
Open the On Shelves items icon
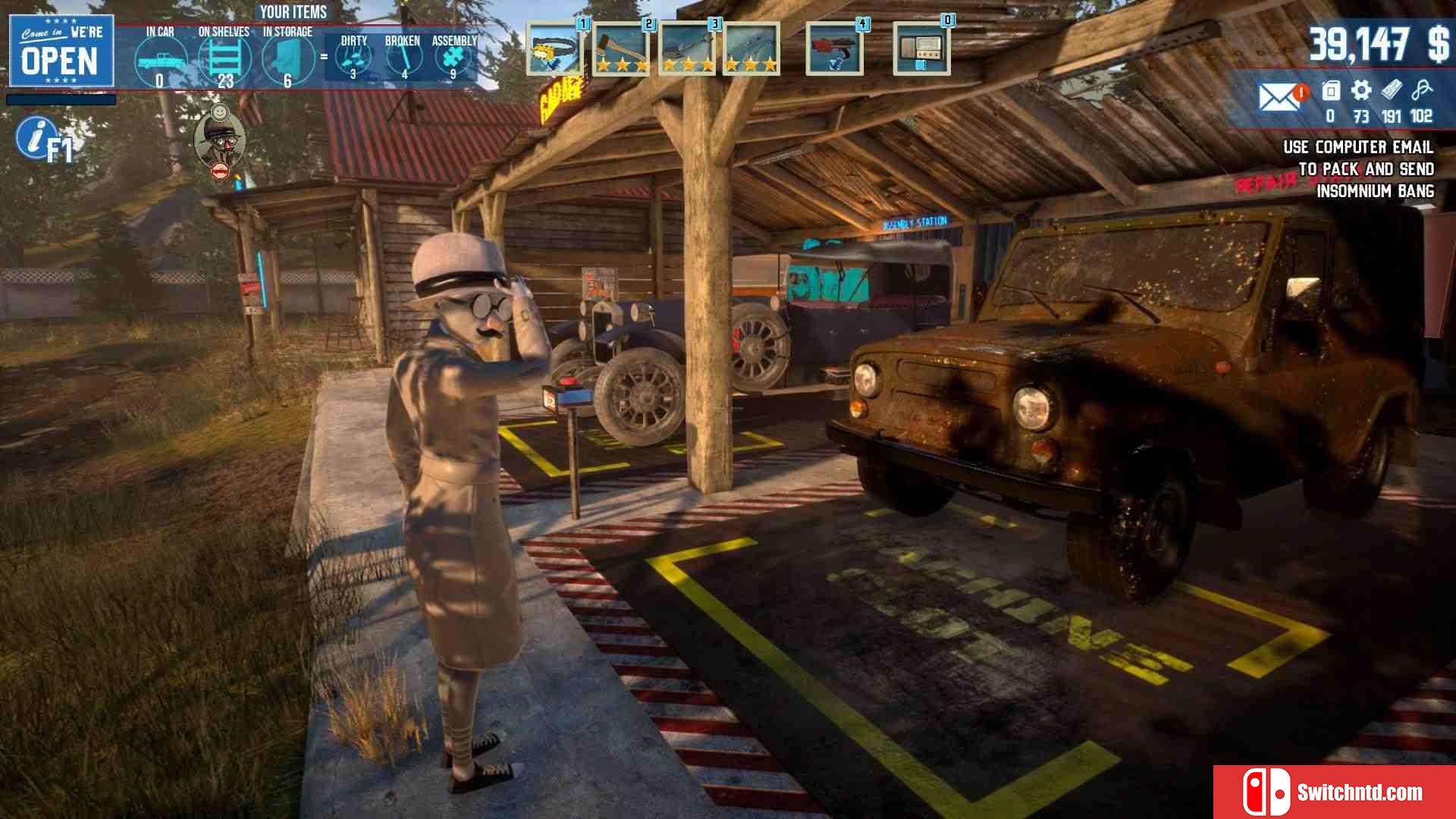(224, 59)
